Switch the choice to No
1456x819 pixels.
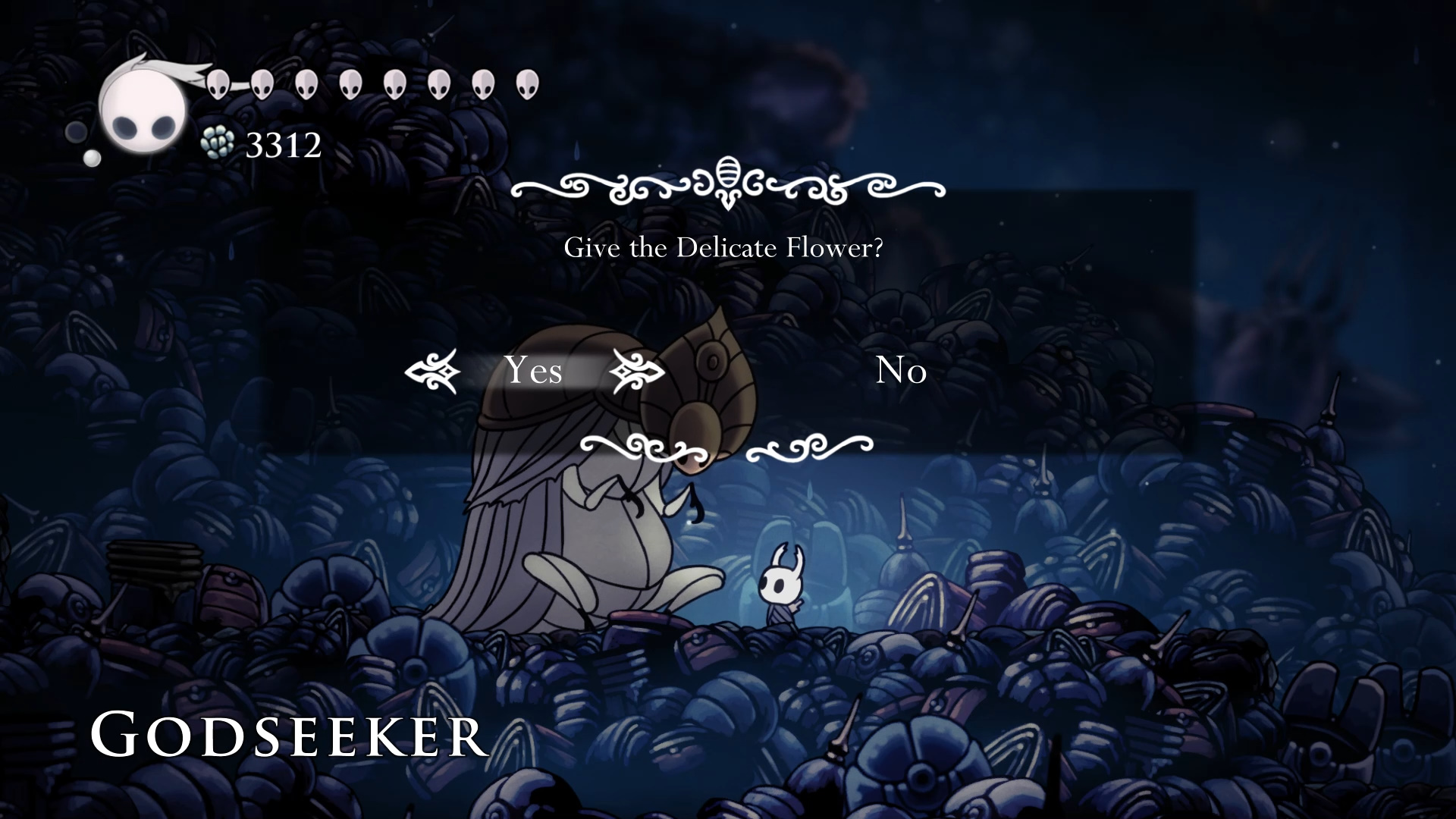click(901, 372)
